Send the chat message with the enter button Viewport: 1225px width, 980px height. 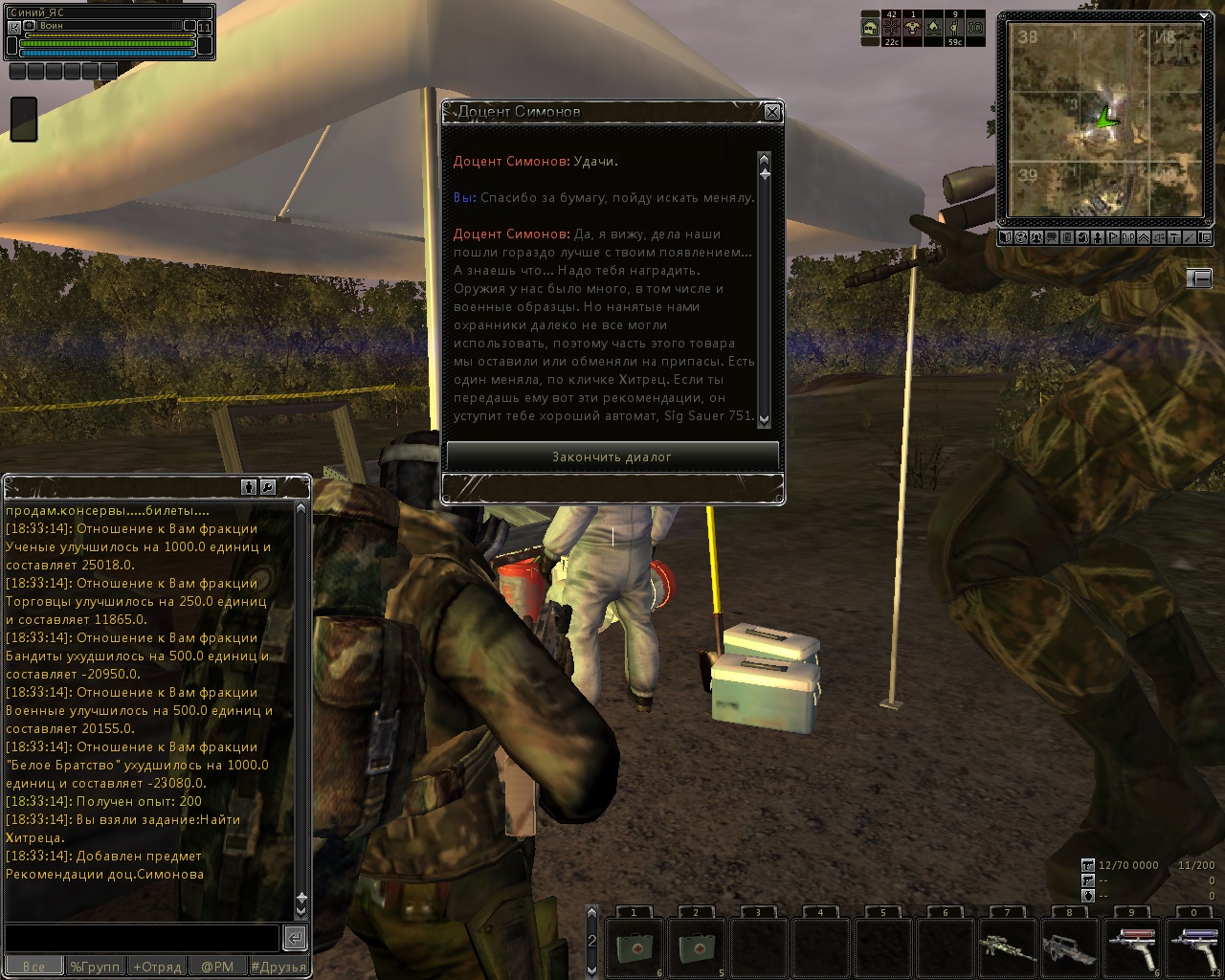[x=296, y=937]
